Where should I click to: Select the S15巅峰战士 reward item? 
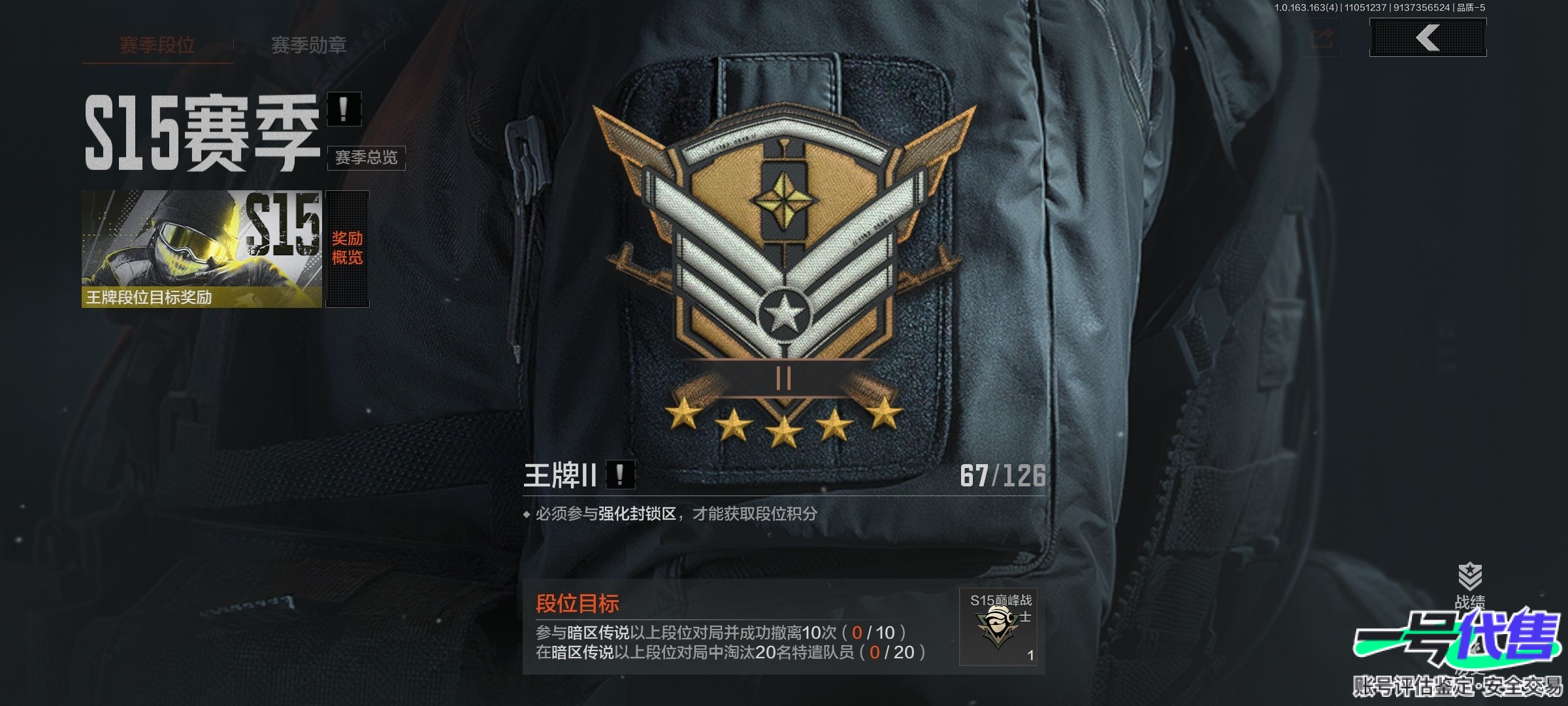pyautogui.click(x=998, y=626)
